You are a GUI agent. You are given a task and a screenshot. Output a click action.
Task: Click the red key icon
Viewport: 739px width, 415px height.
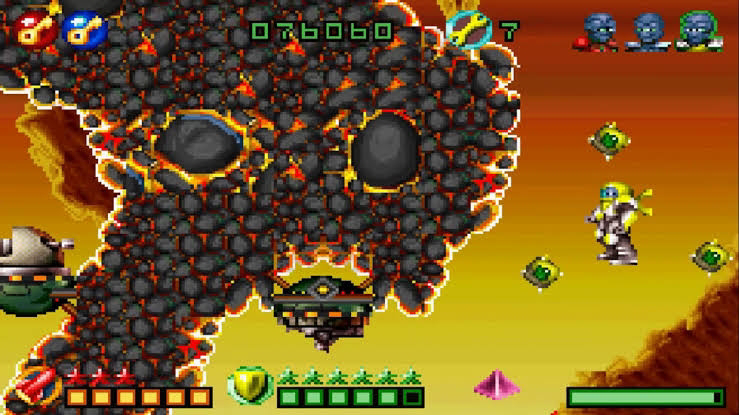(x=33, y=28)
